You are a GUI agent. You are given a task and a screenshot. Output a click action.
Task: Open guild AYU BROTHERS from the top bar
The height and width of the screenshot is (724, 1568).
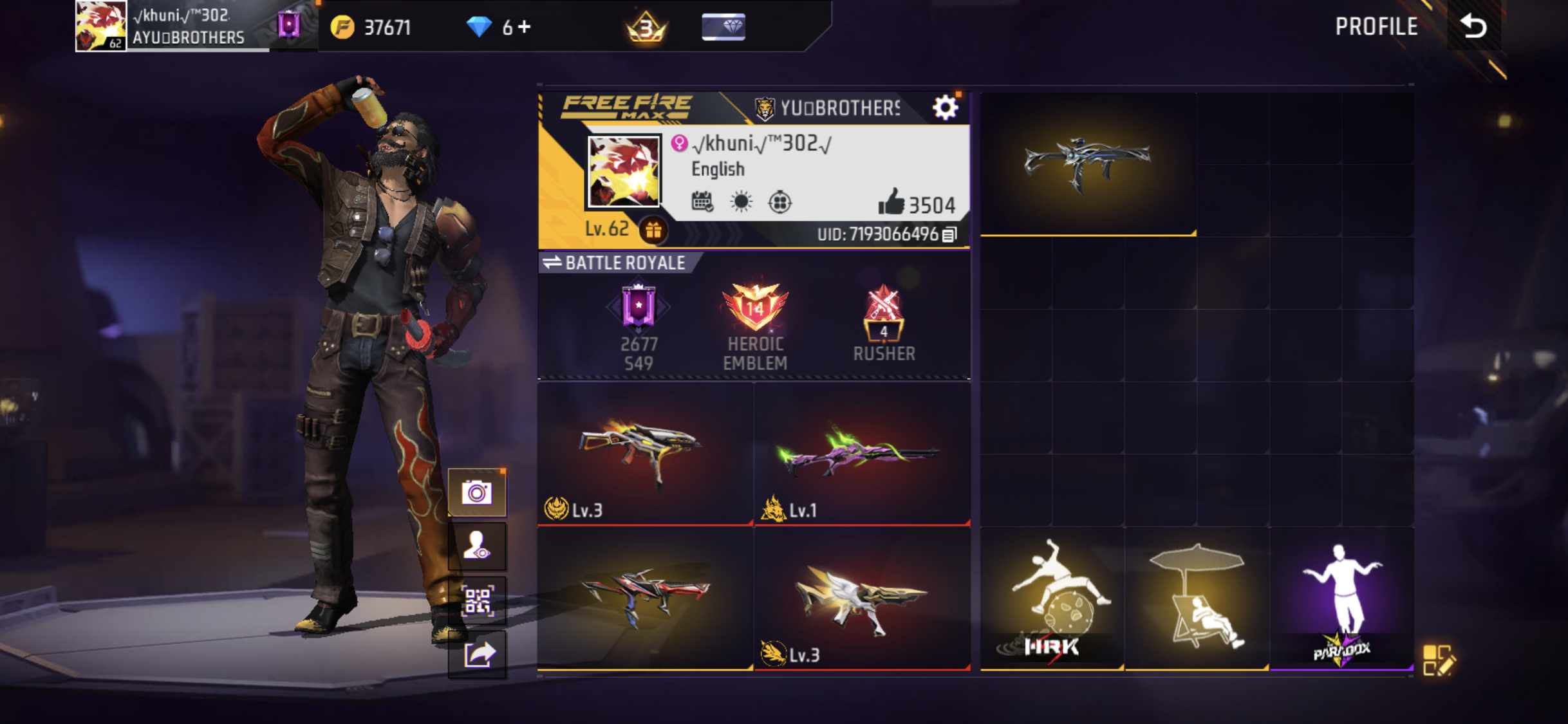click(x=187, y=37)
